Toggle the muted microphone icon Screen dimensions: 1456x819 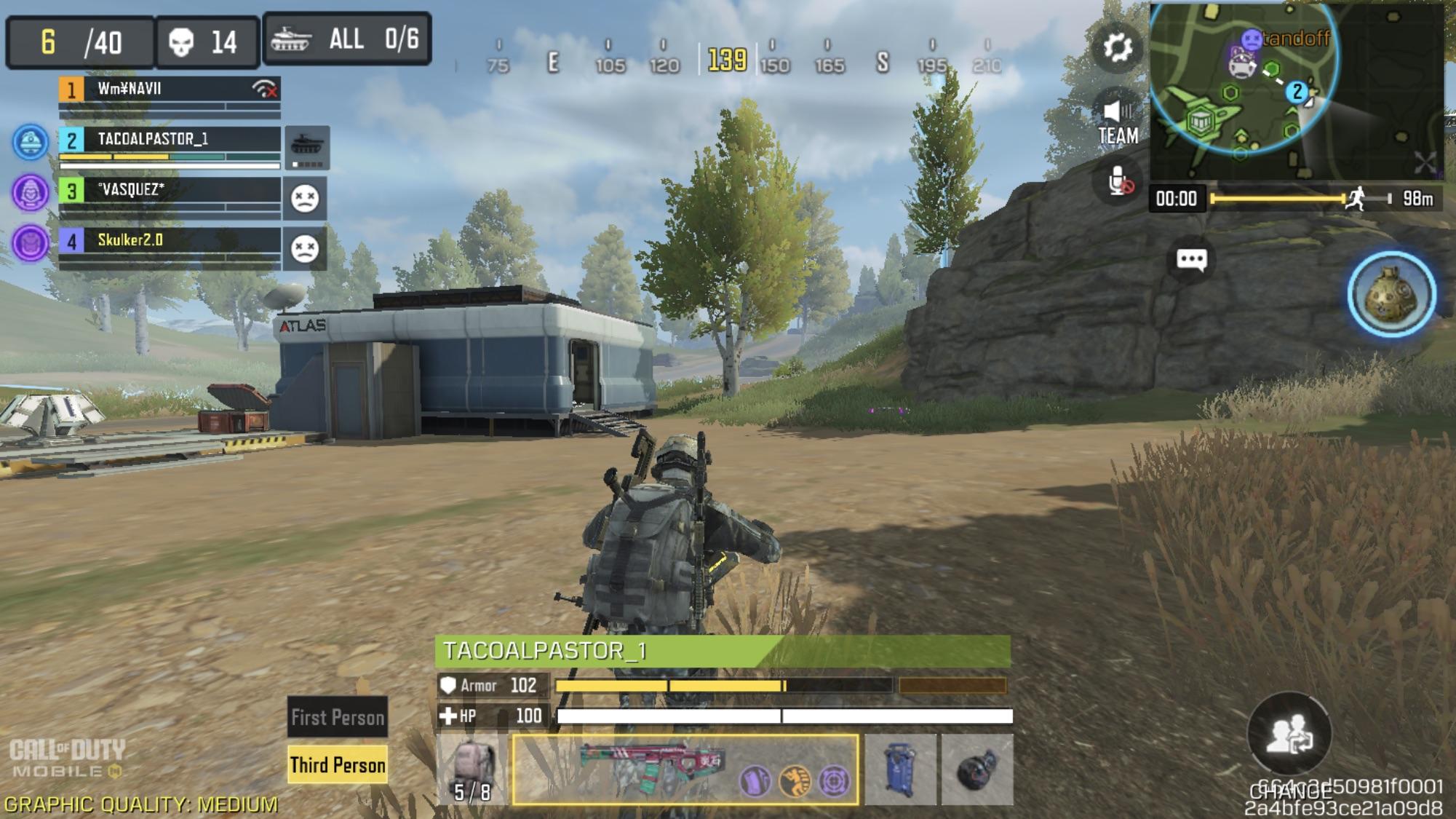coord(1119,181)
